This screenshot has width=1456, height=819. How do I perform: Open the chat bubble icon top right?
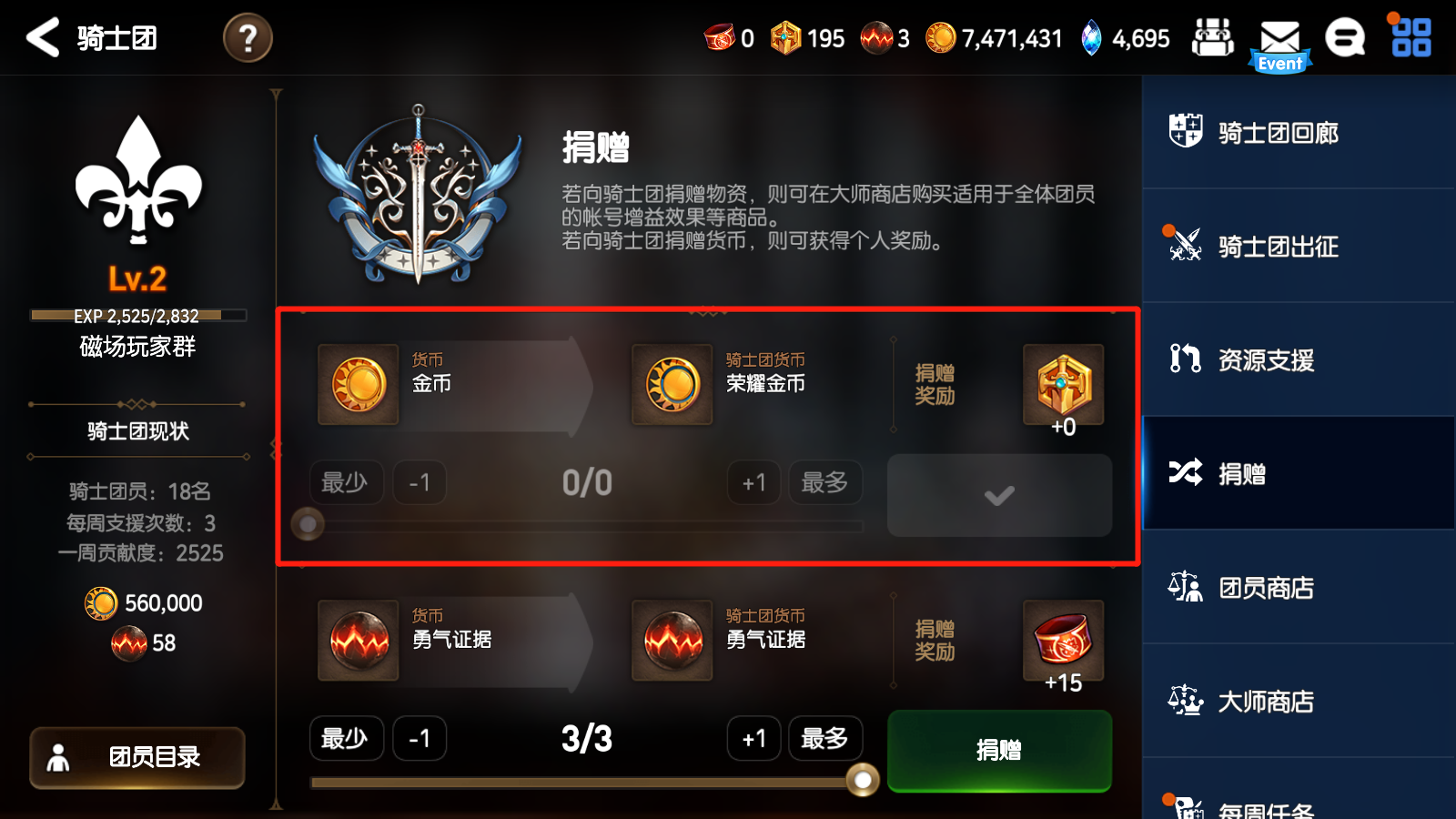pos(1345,38)
